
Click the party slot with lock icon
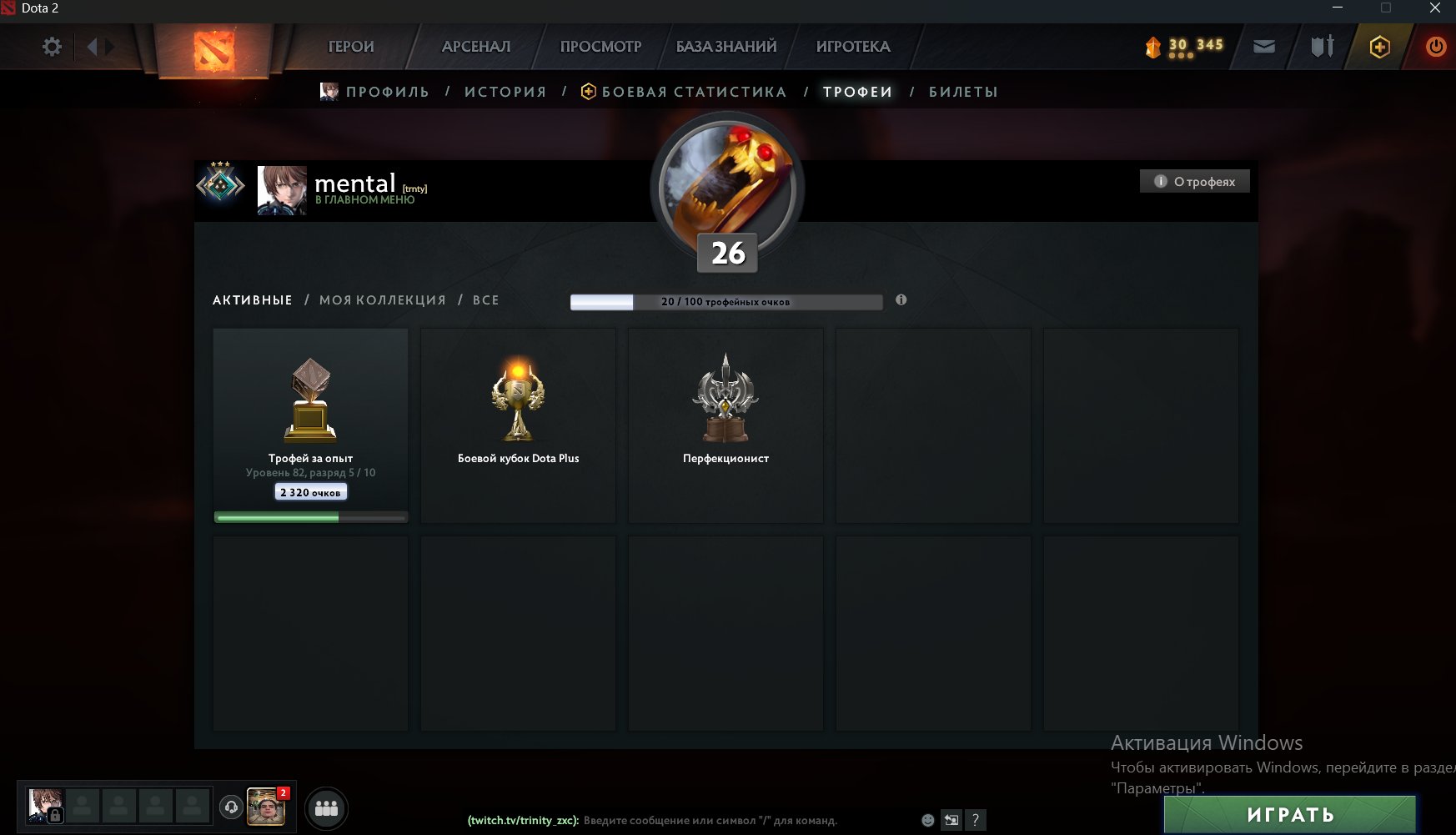coord(46,805)
